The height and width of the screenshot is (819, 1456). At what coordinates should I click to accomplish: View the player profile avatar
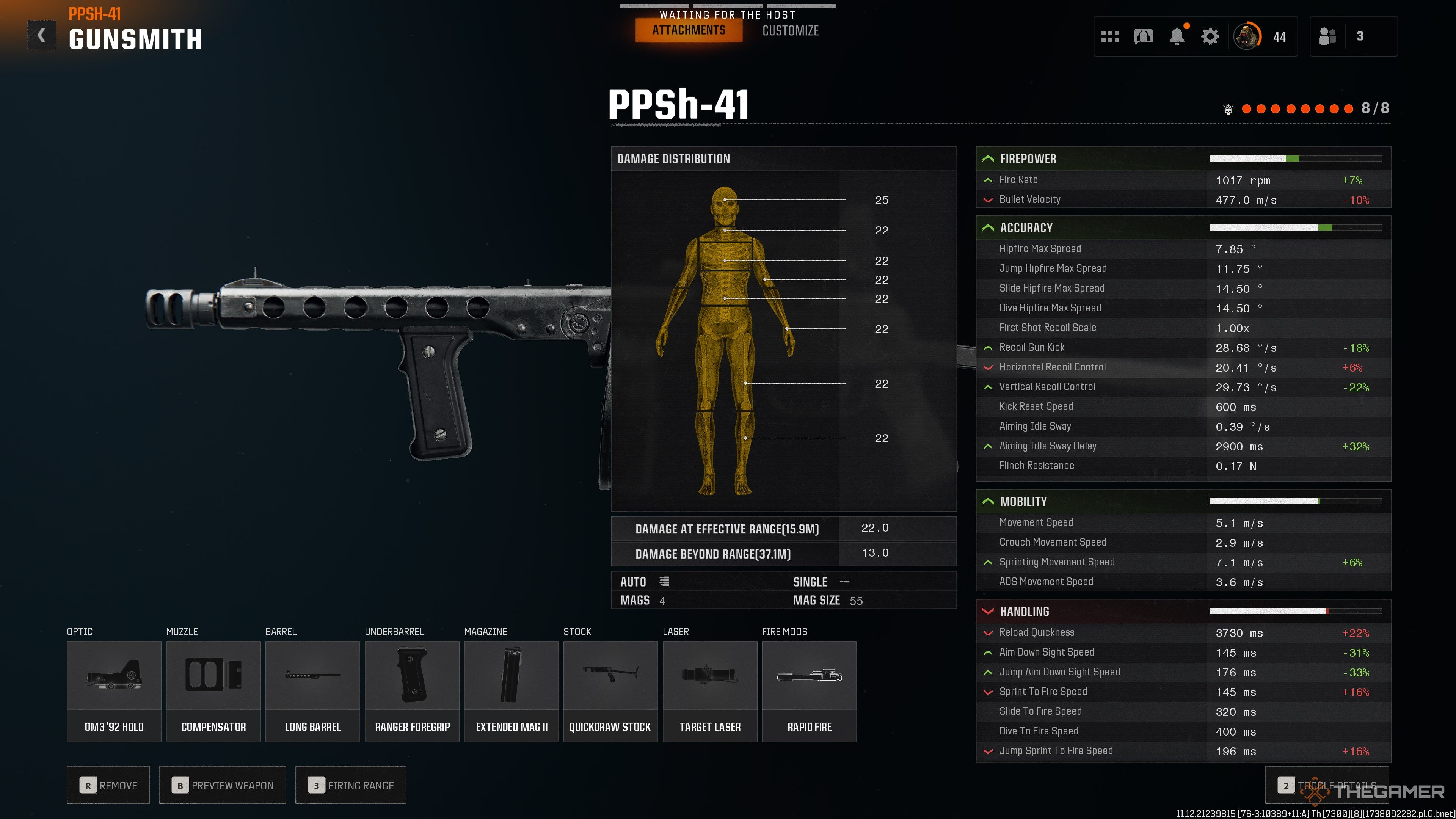tap(1246, 37)
